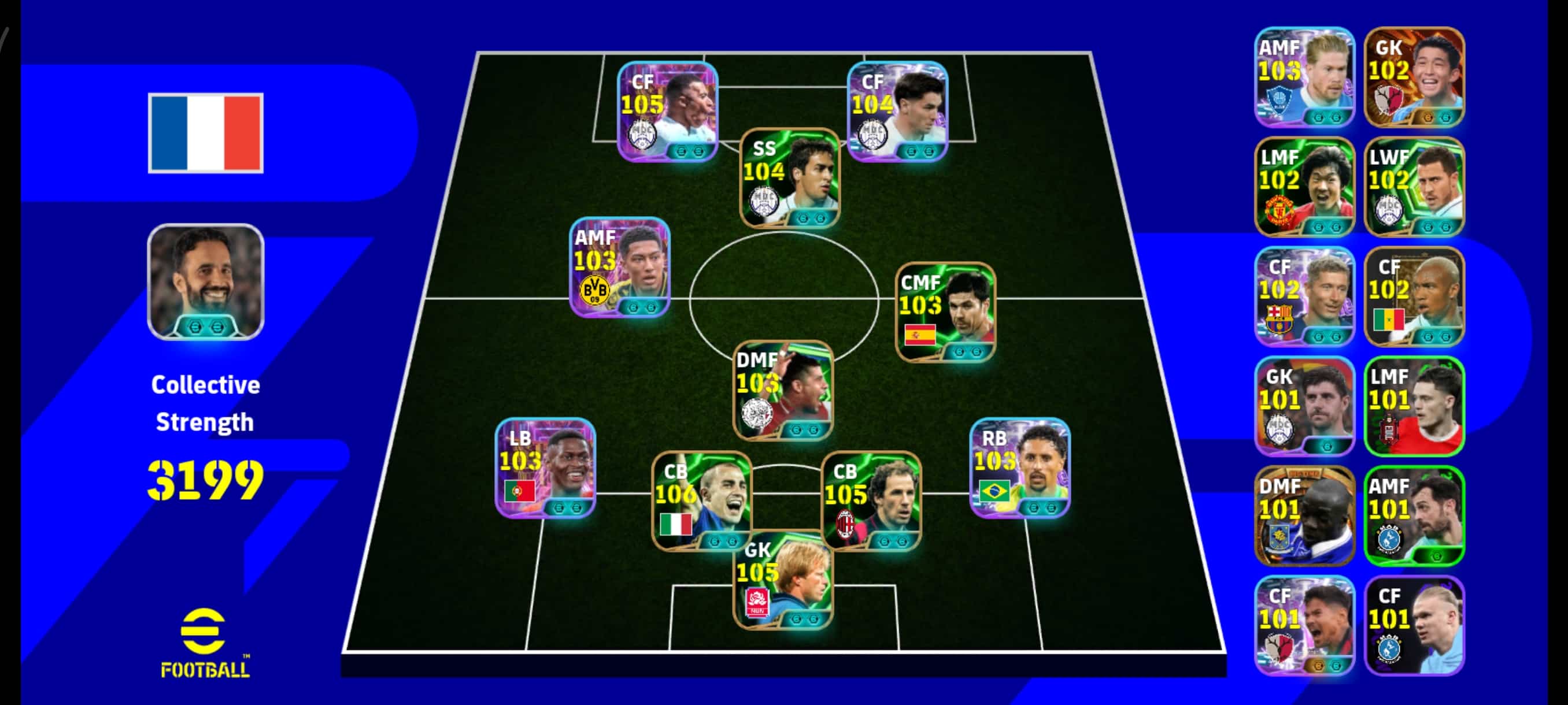Screen dimensions: 1568x705
Task: Select the CB 105 card with Milan badge
Action: tap(871, 500)
